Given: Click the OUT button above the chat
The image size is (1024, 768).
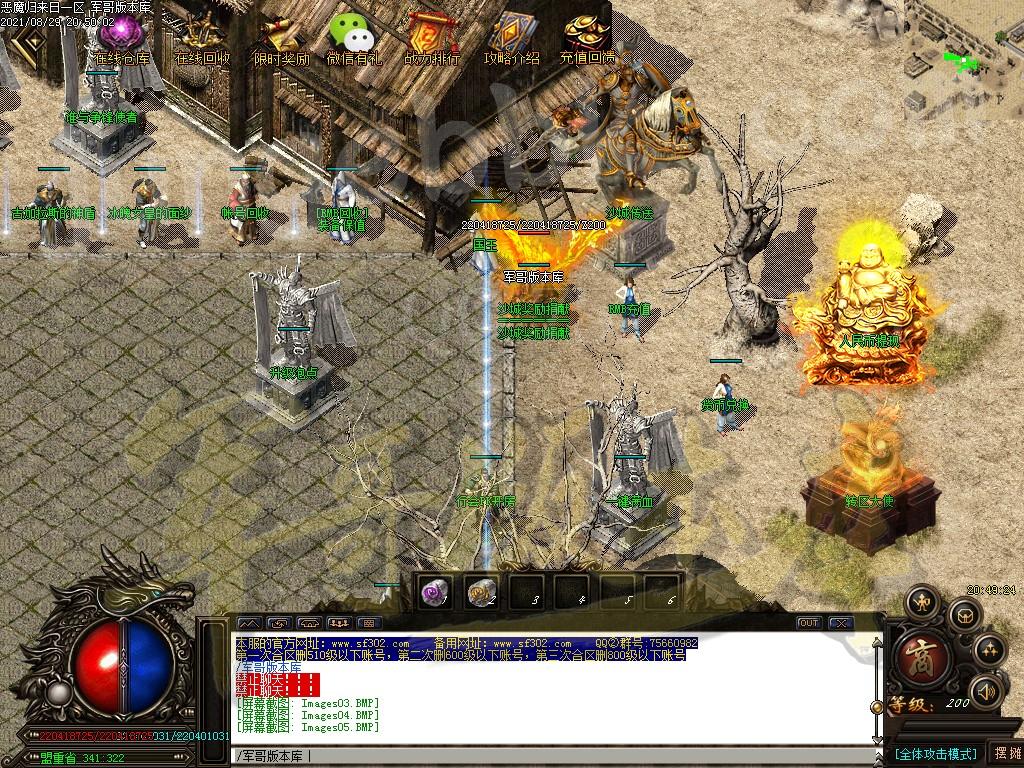Looking at the screenshot, I should (808, 622).
